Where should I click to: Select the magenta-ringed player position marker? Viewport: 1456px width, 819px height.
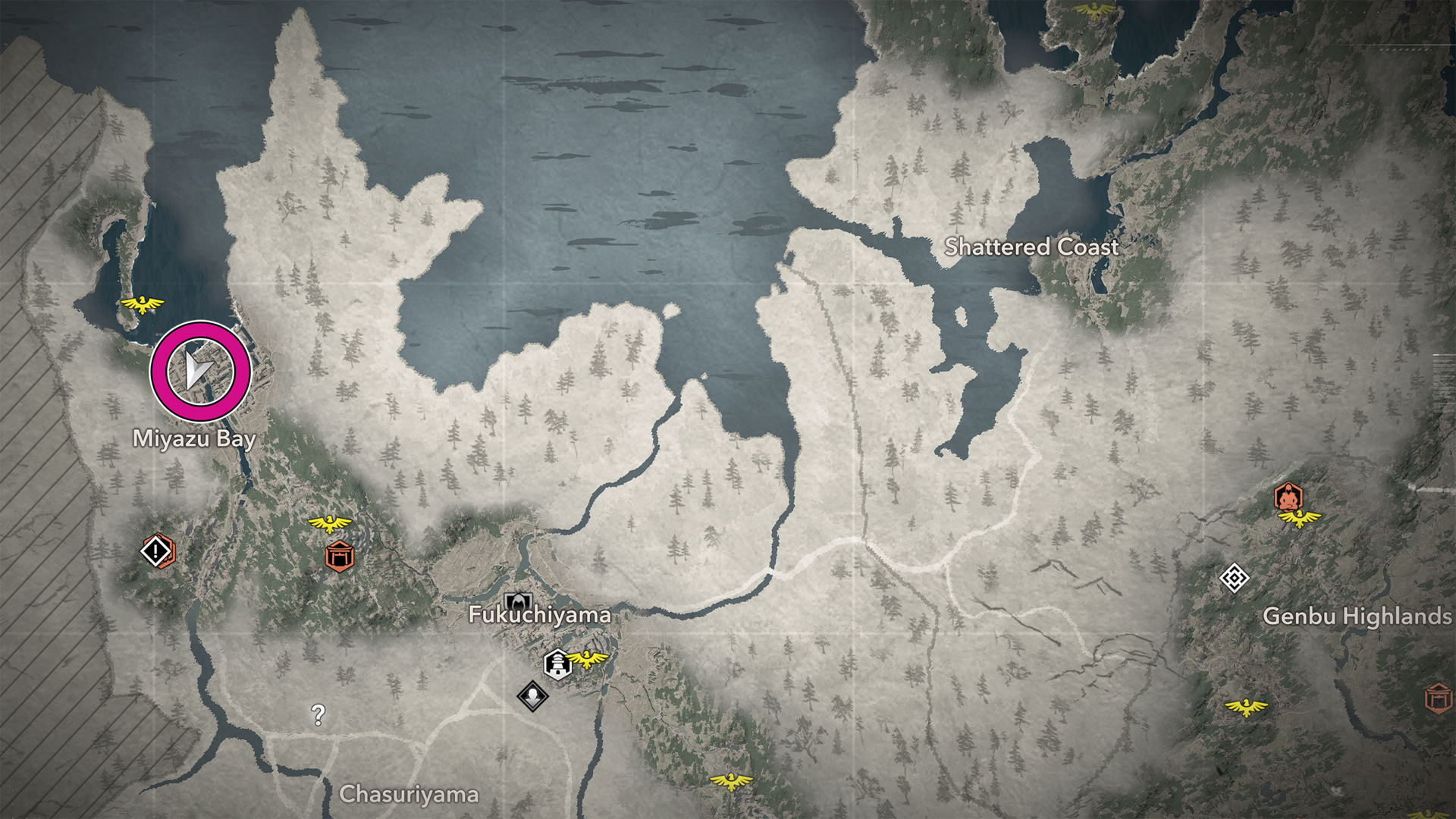pyautogui.click(x=200, y=371)
